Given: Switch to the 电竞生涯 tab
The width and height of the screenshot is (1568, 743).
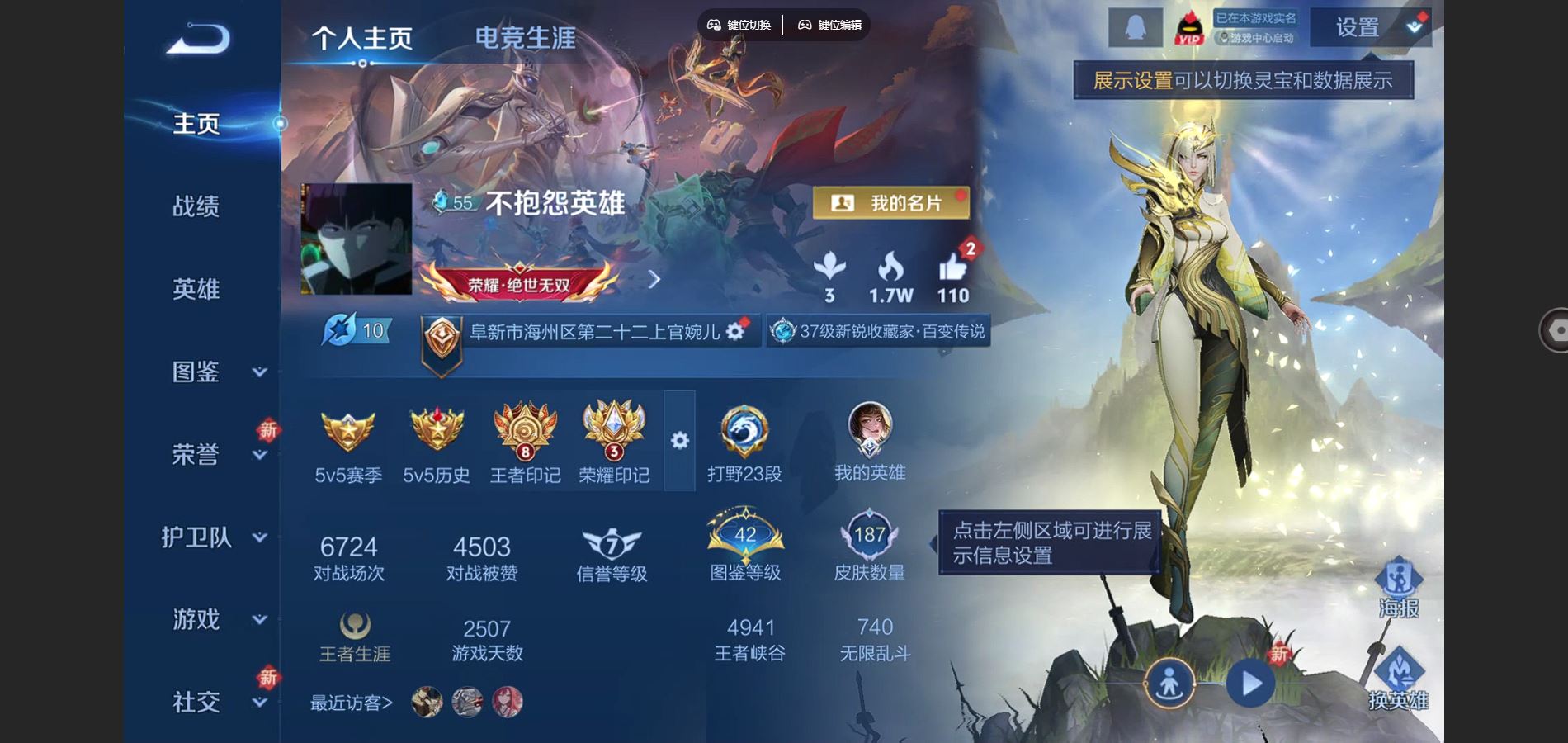Looking at the screenshot, I should (523, 35).
